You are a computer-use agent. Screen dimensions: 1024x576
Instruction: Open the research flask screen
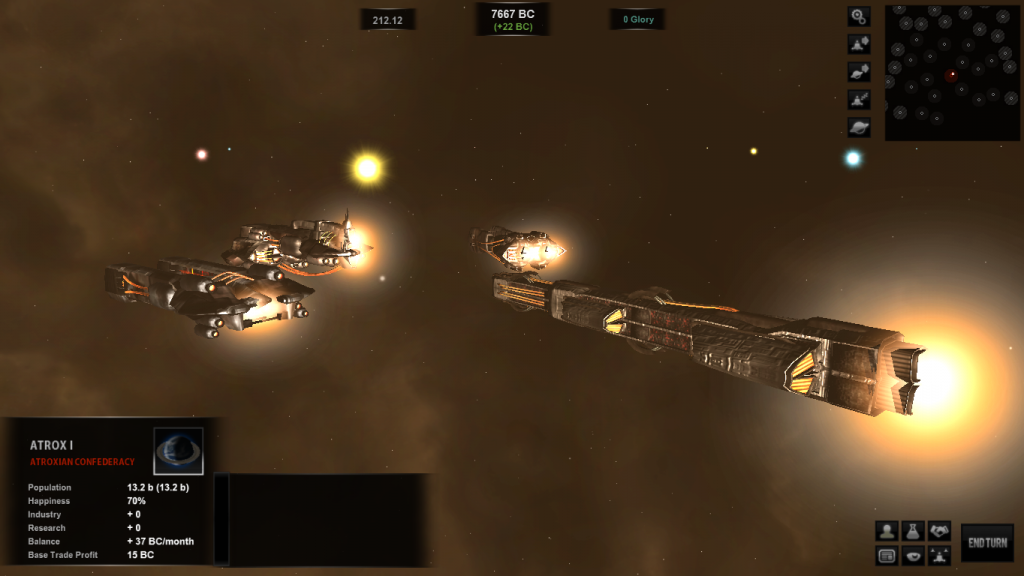pos(912,531)
